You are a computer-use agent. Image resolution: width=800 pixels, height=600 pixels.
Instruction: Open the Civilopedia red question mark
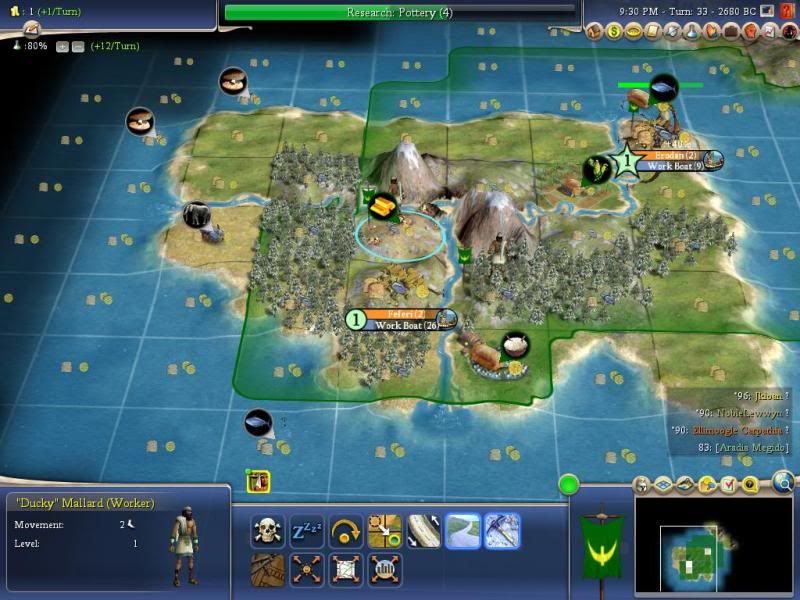[787, 11]
